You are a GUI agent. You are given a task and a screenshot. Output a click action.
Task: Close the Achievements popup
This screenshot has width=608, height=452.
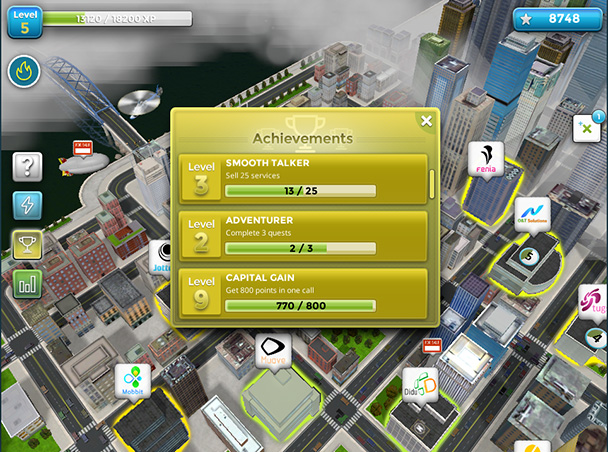pos(426,121)
